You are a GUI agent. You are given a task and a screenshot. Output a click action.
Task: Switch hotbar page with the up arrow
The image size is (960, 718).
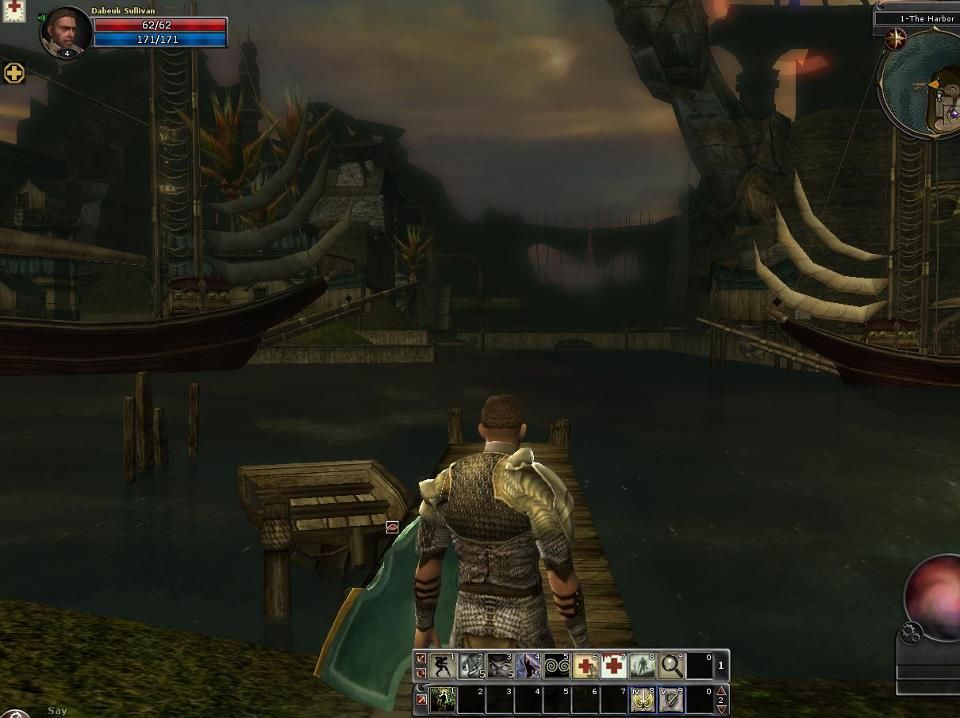pos(722,691)
